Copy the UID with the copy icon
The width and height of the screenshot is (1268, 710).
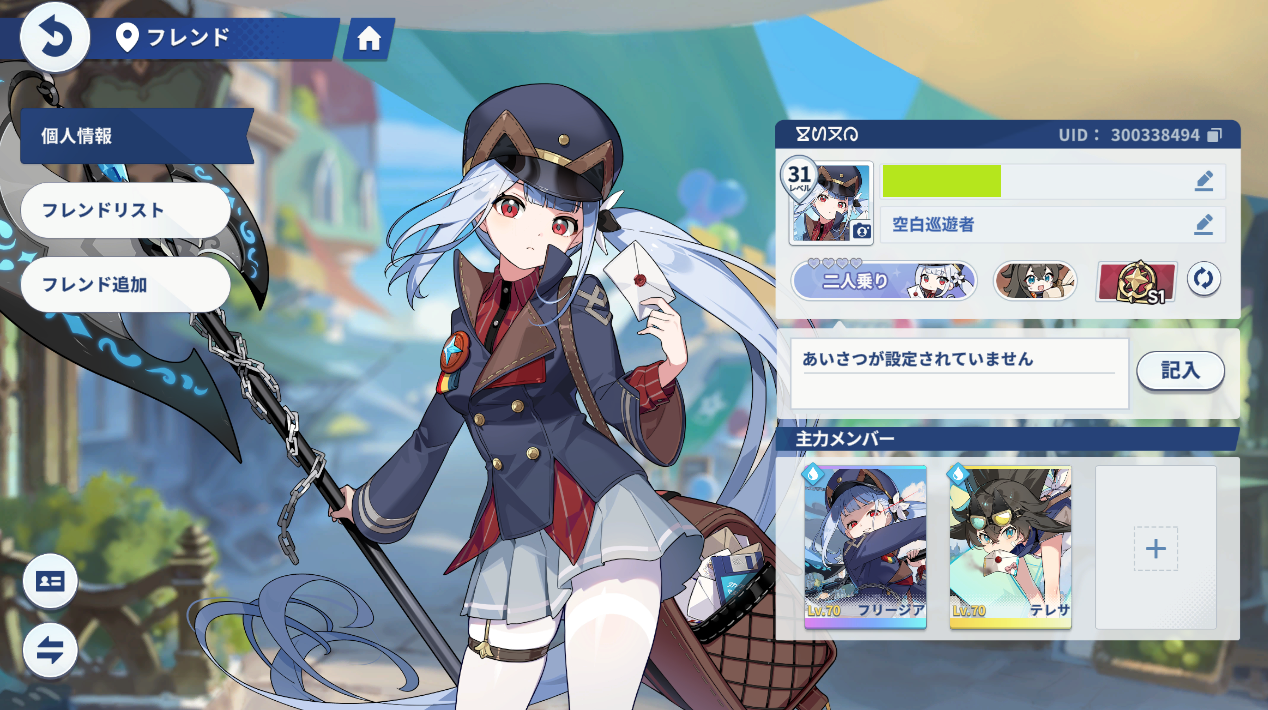click(1215, 135)
